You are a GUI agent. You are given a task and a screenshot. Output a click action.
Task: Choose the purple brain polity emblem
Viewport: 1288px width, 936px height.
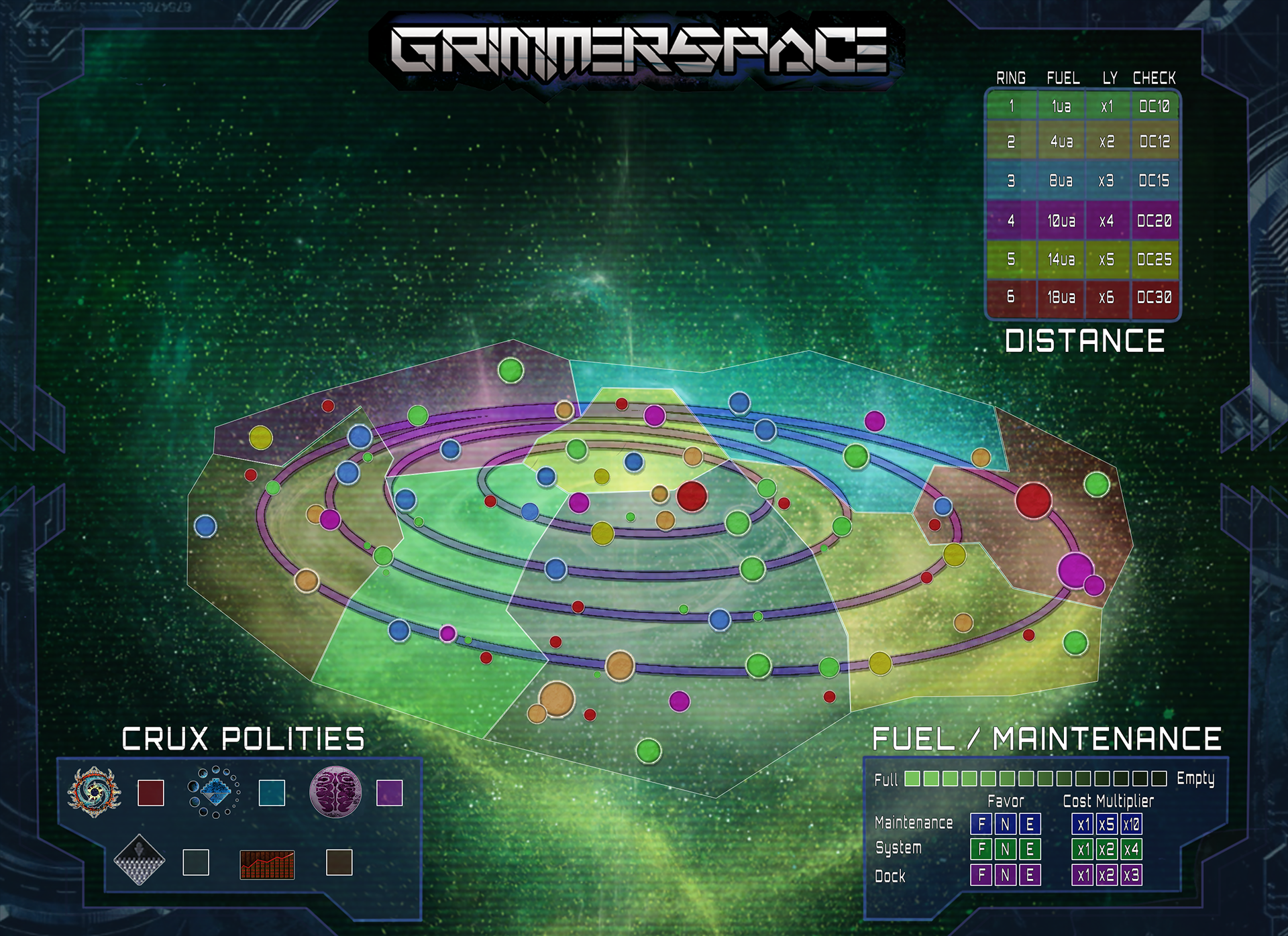pyautogui.click(x=335, y=792)
